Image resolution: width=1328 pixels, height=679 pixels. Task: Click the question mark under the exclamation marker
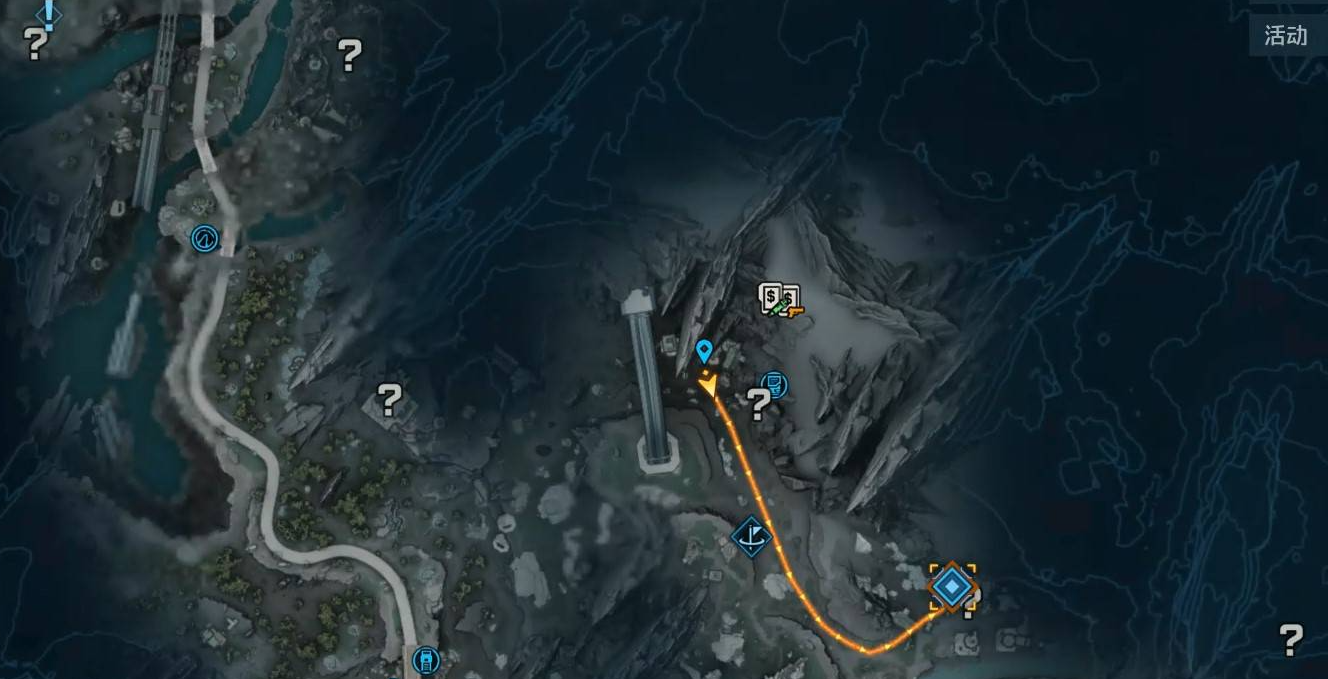(x=36, y=44)
